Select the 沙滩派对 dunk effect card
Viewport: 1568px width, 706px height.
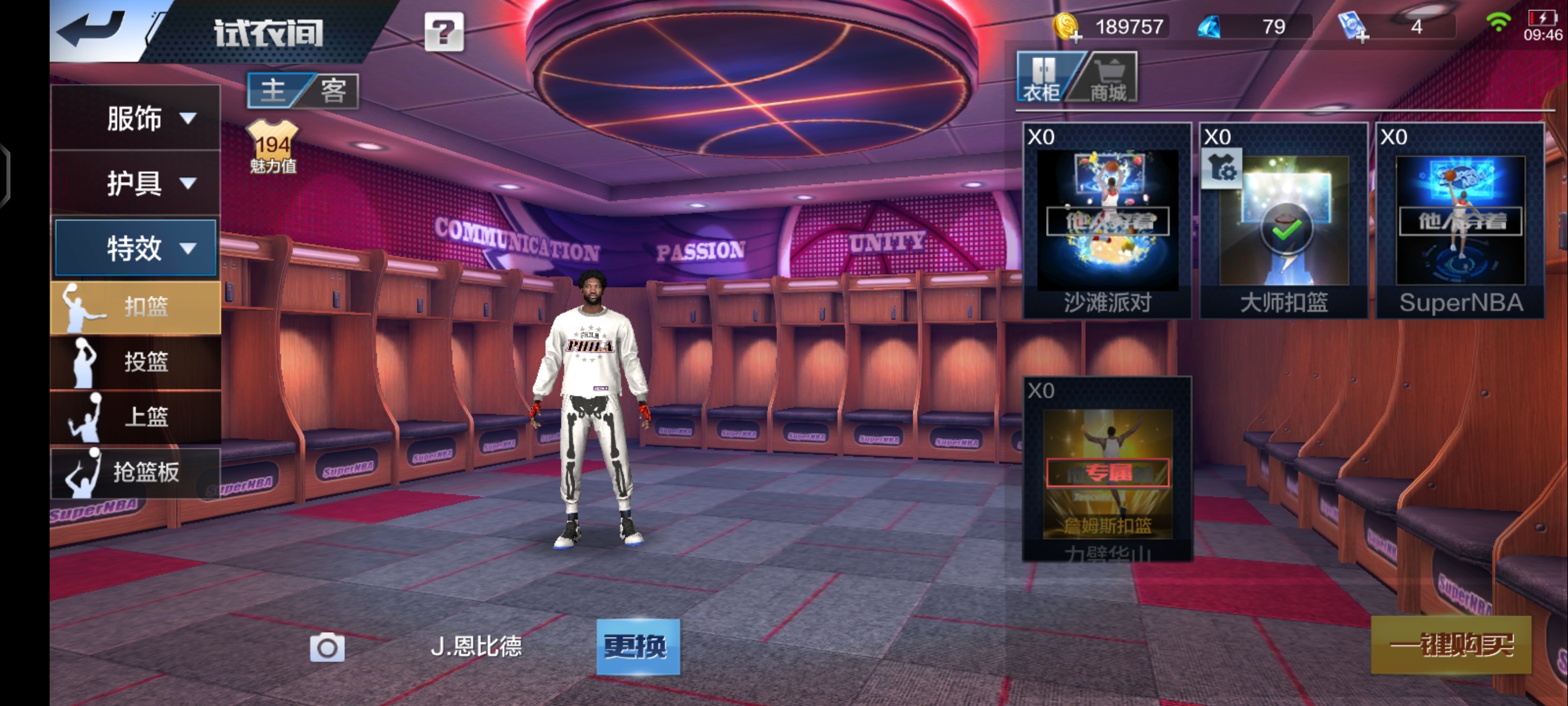pyautogui.click(x=1107, y=221)
